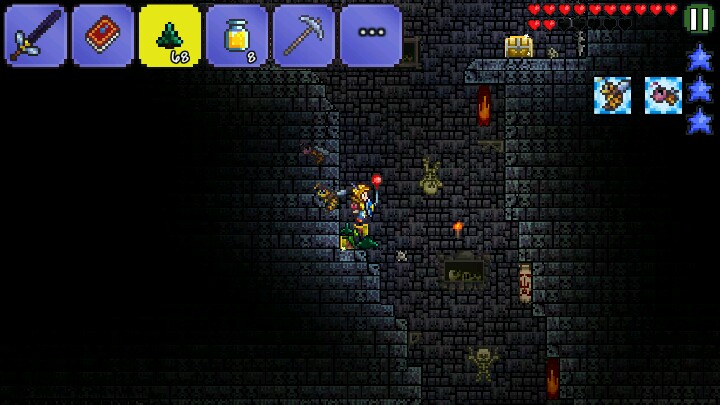720x405 pixels.
Task: Equip the pickaxe from the hotbar
Action: pos(304,35)
